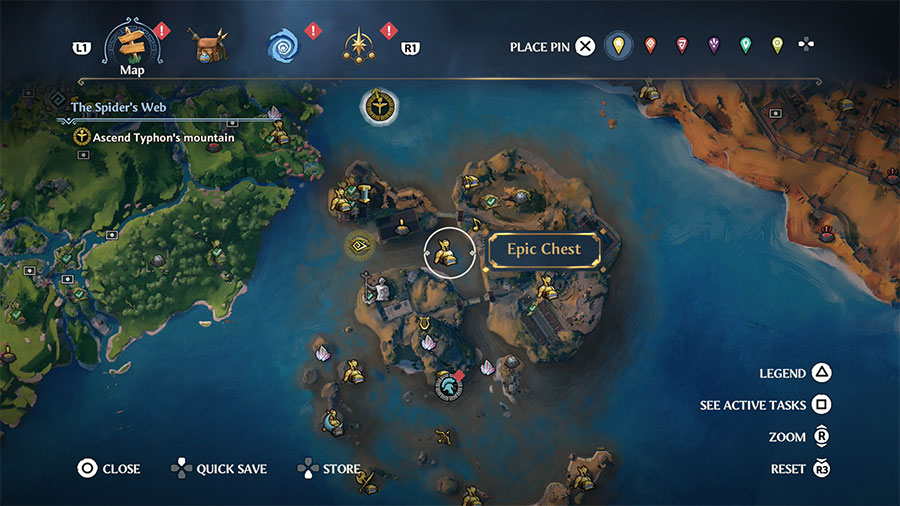The height and width of the screenshot is (506, 900).
Task: Open the map Legend
Action: coord(820,373)
